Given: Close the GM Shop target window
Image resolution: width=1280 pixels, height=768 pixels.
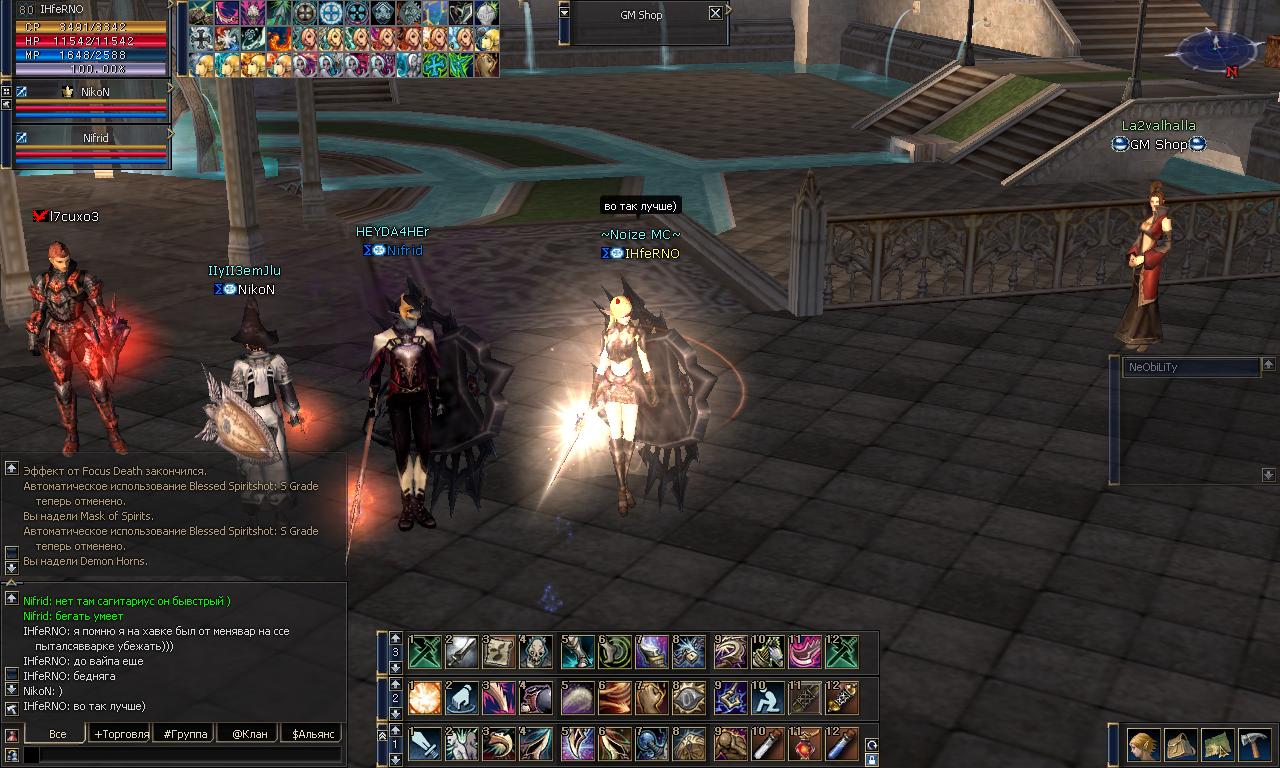Looking at the screenshot, I should (x=715, y=13).
